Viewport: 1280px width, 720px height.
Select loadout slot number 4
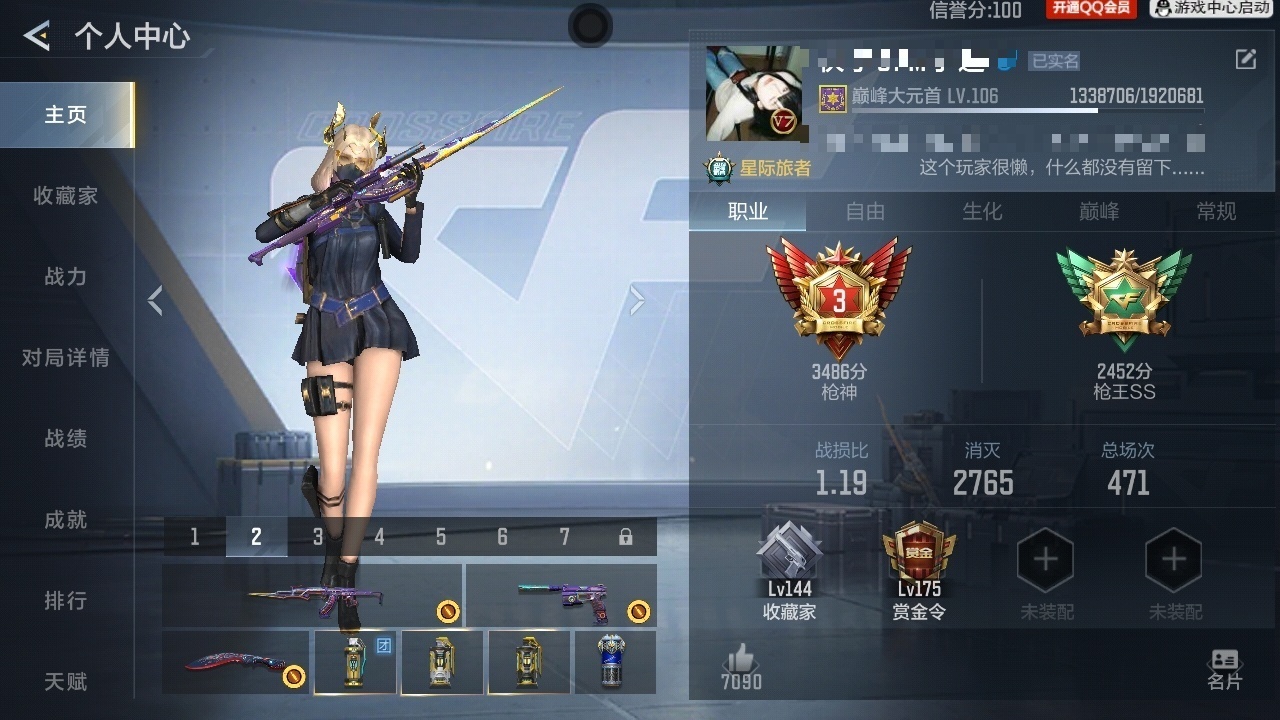(378, 537)
